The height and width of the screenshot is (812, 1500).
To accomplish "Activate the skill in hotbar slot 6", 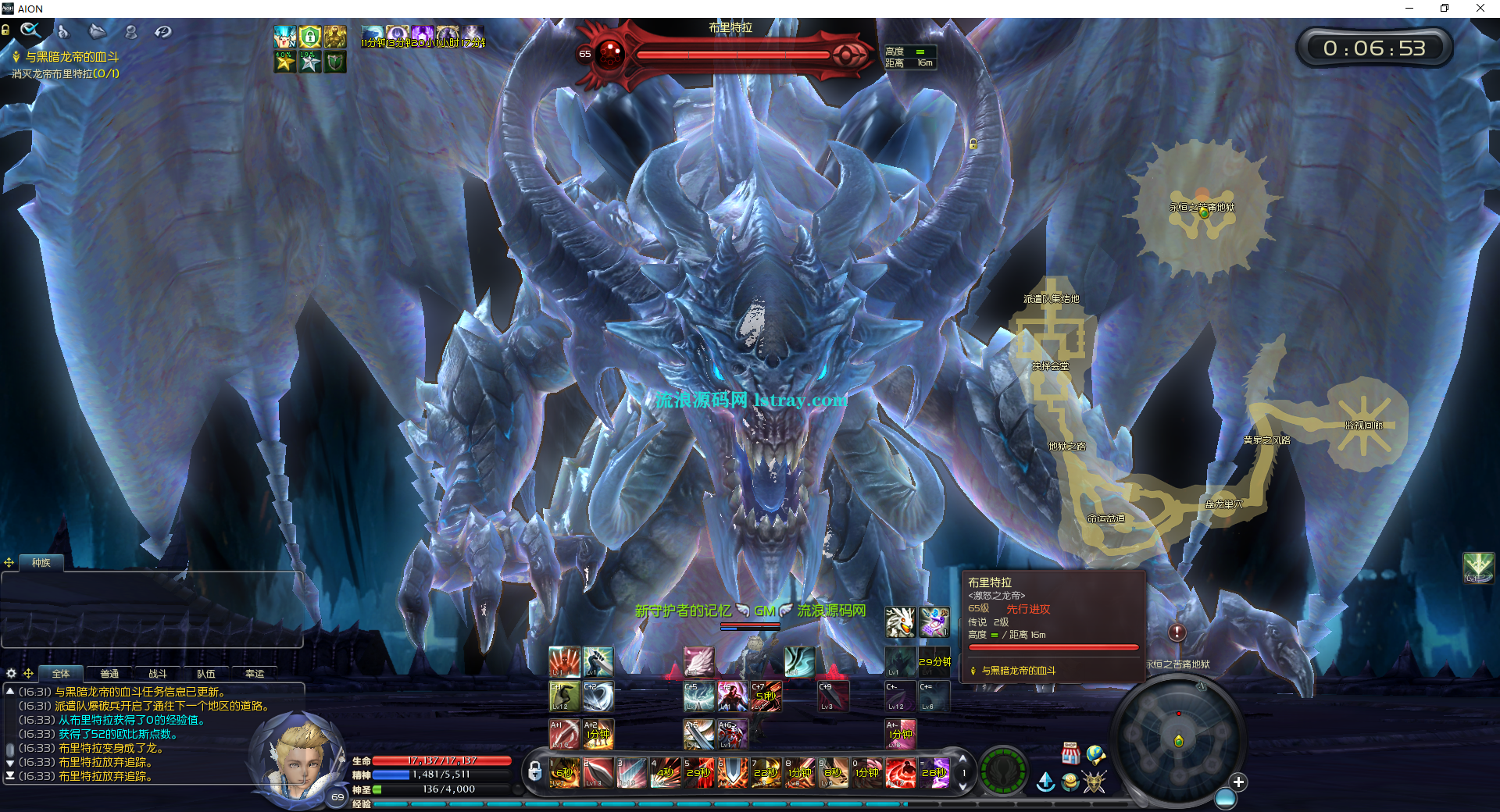I will pos(732,772).
